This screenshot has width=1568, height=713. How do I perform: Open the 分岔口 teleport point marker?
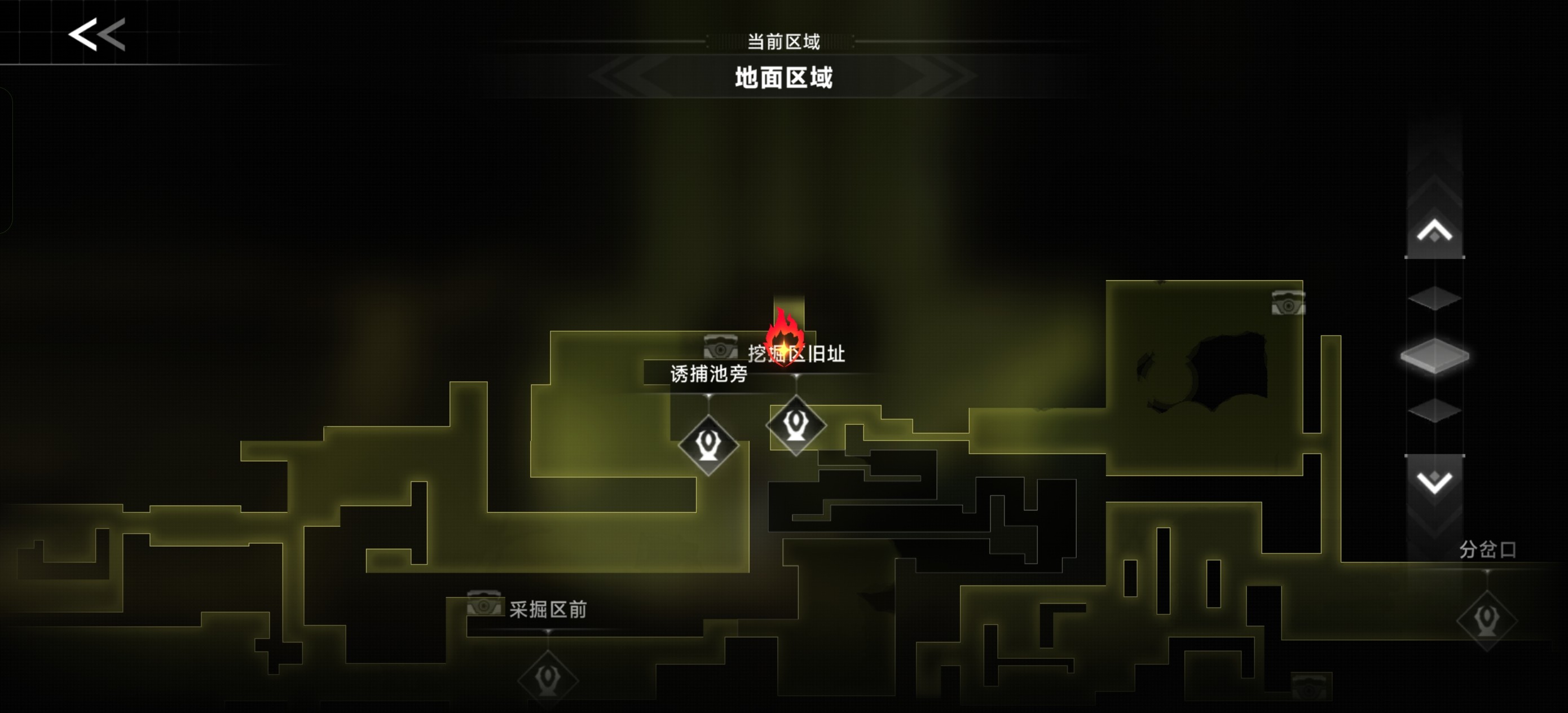coord(1486,619)
